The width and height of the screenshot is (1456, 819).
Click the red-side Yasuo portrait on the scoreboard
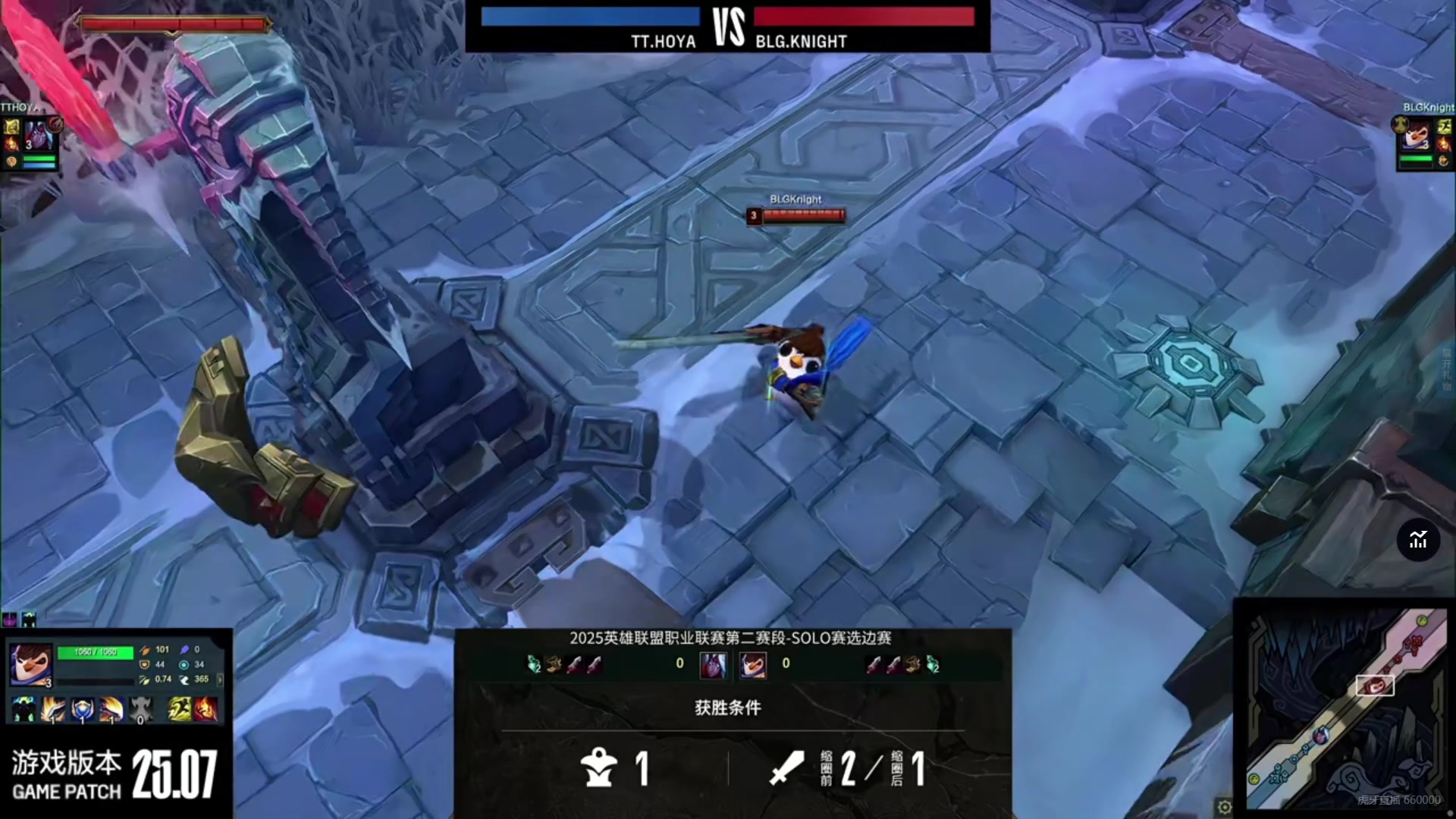tap(753, 665)
